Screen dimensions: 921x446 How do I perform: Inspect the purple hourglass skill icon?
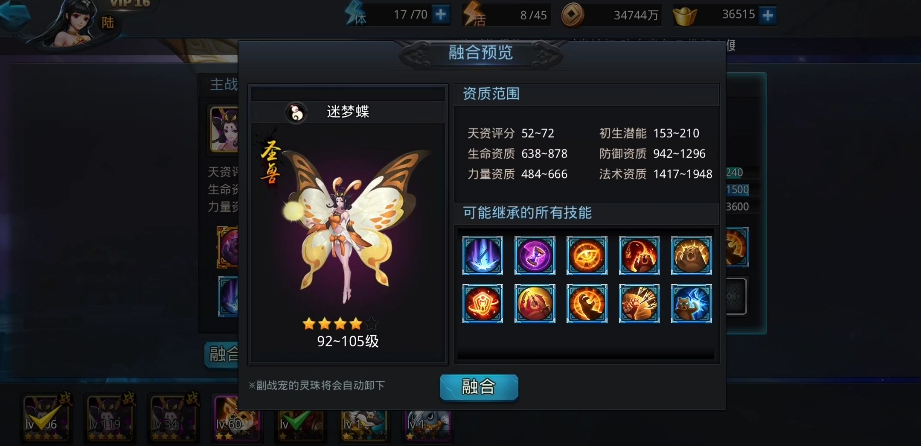535,255
